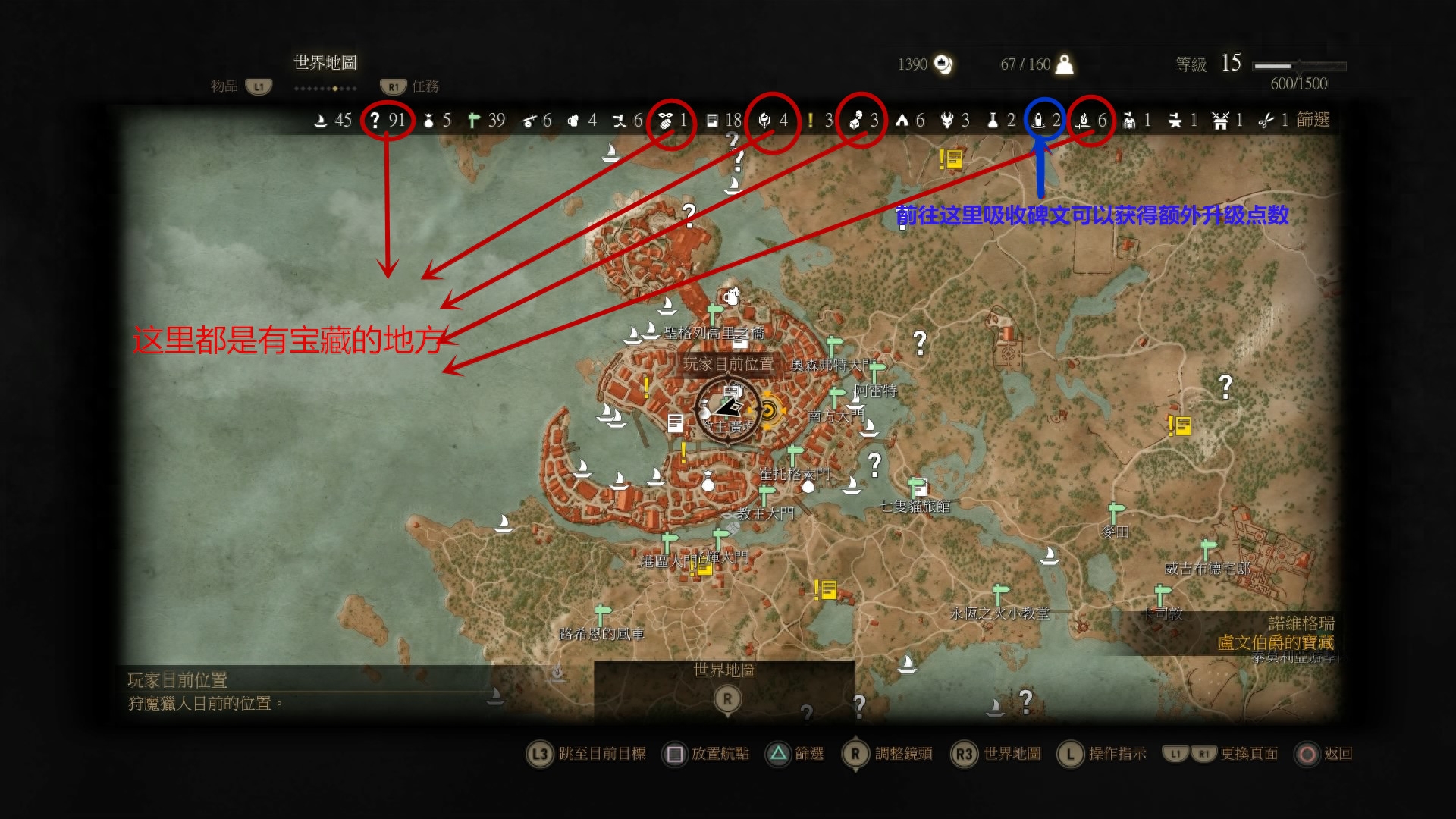Filter map by harbor boat icon
This screenshot has height=819, width=1456.
pyautogui.click(x=321, y=120)
